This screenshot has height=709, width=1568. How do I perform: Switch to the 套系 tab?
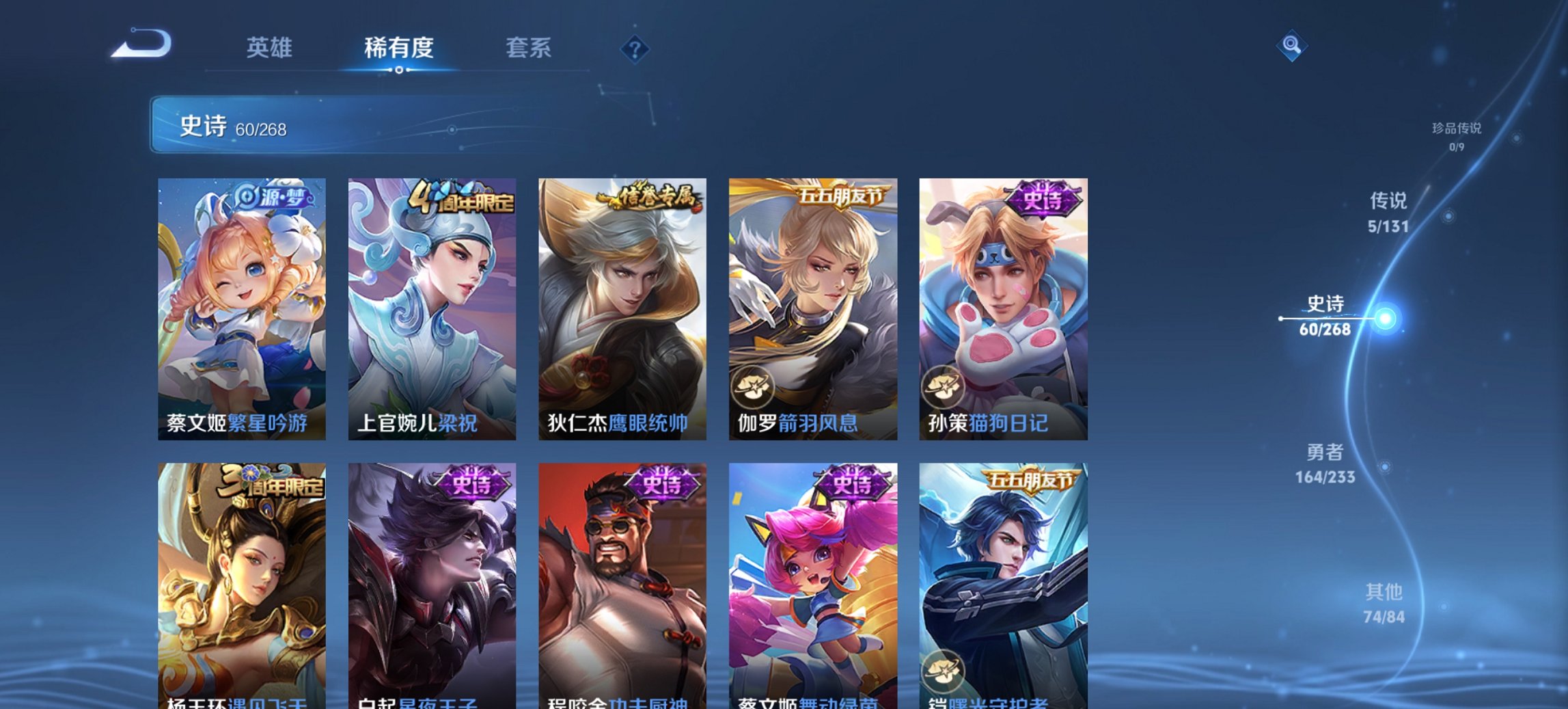click(x=528, y=48)
